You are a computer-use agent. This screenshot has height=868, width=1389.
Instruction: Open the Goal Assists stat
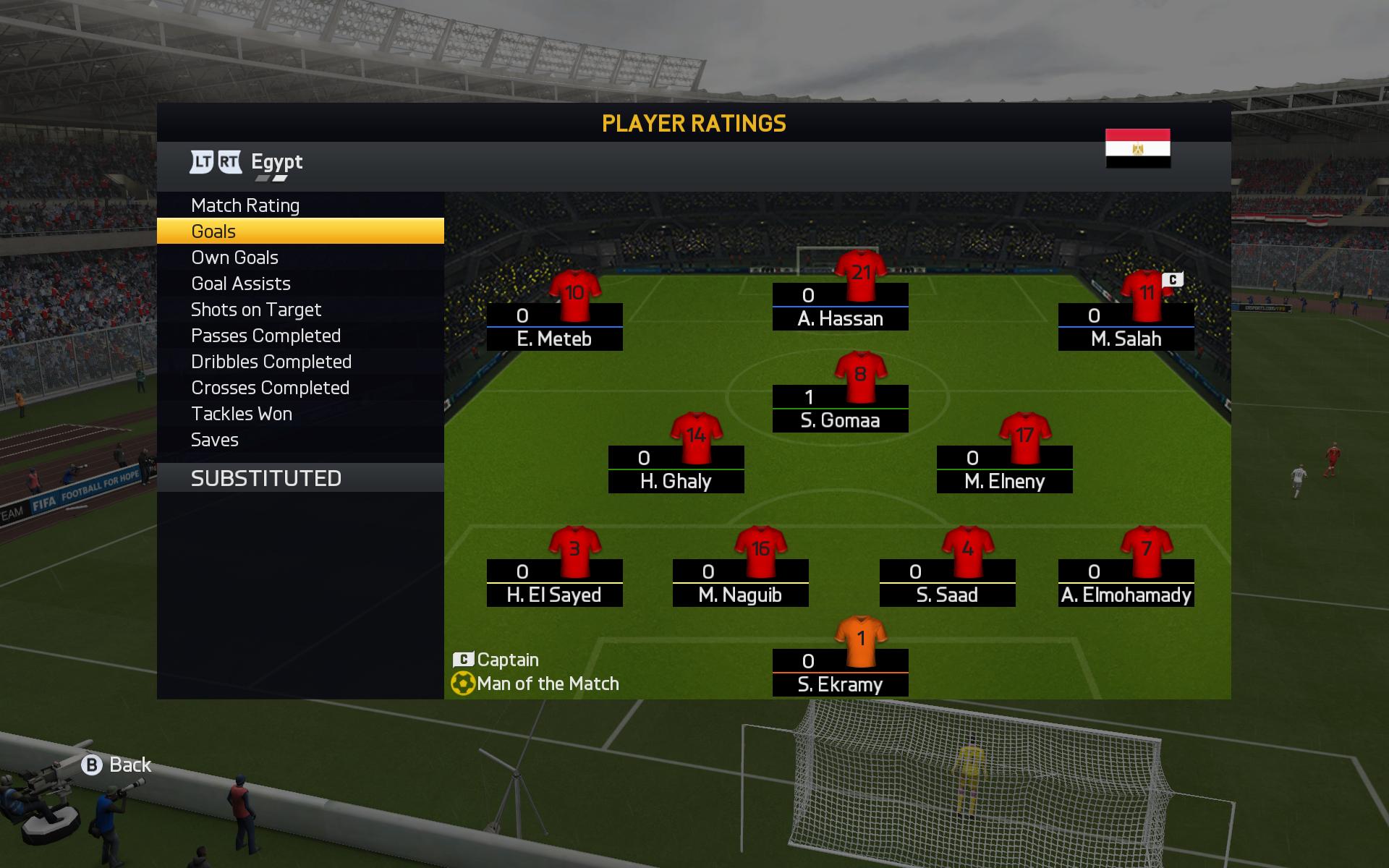(241, 284)
